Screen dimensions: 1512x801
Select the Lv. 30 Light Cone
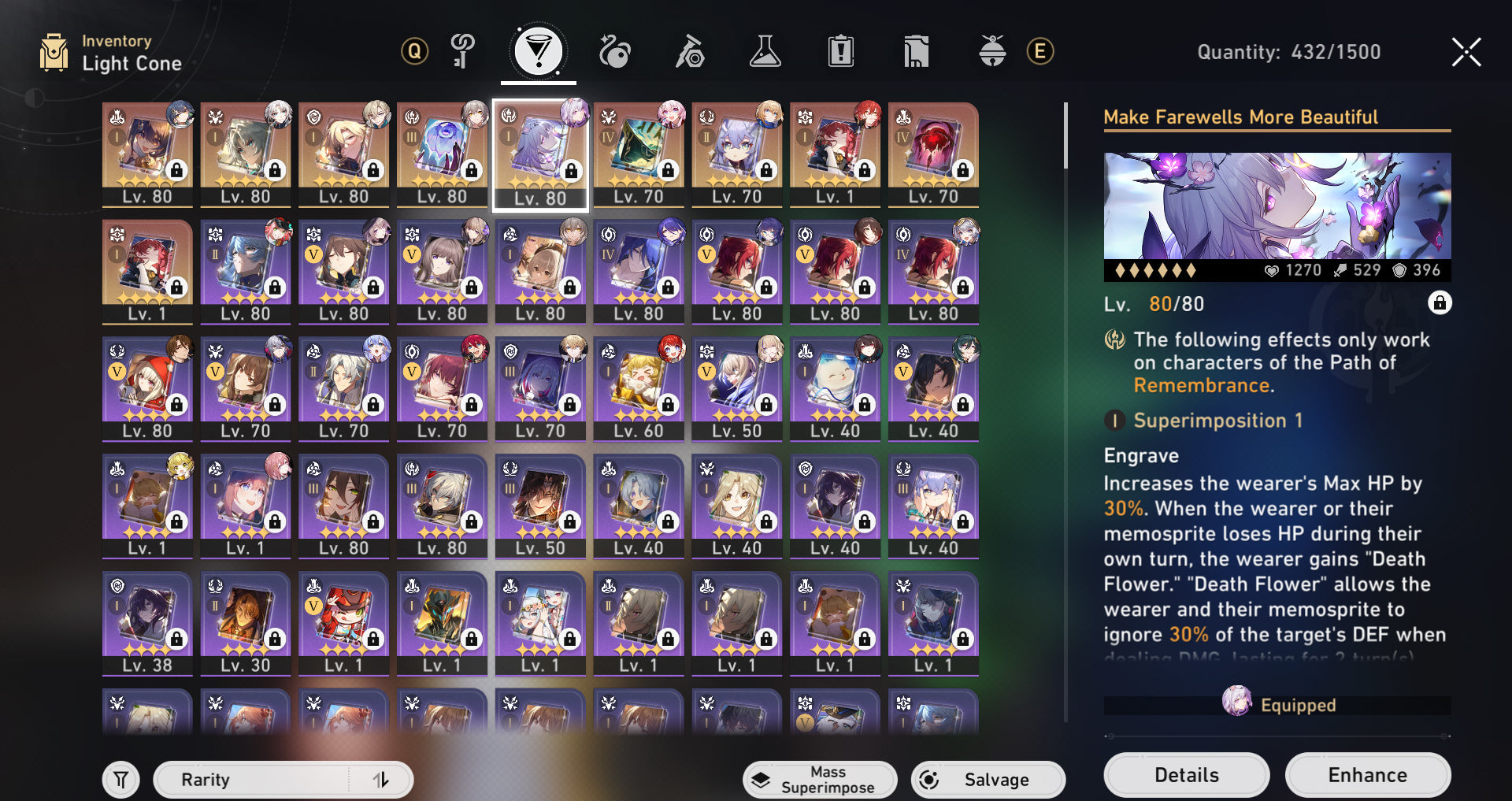pyautogui.click(x=245, y=622)
